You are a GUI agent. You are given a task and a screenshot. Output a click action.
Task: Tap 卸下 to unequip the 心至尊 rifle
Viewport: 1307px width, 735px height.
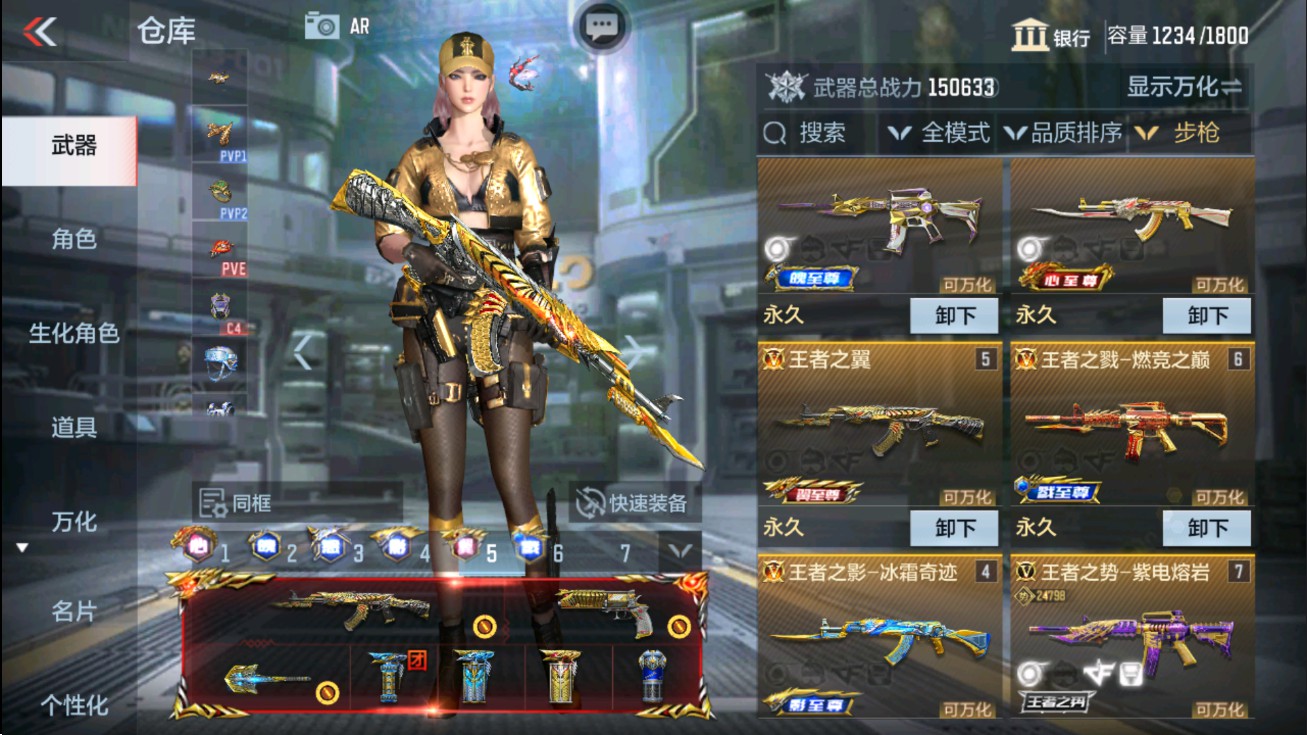pyautogui.click(x=1207, y=315)
